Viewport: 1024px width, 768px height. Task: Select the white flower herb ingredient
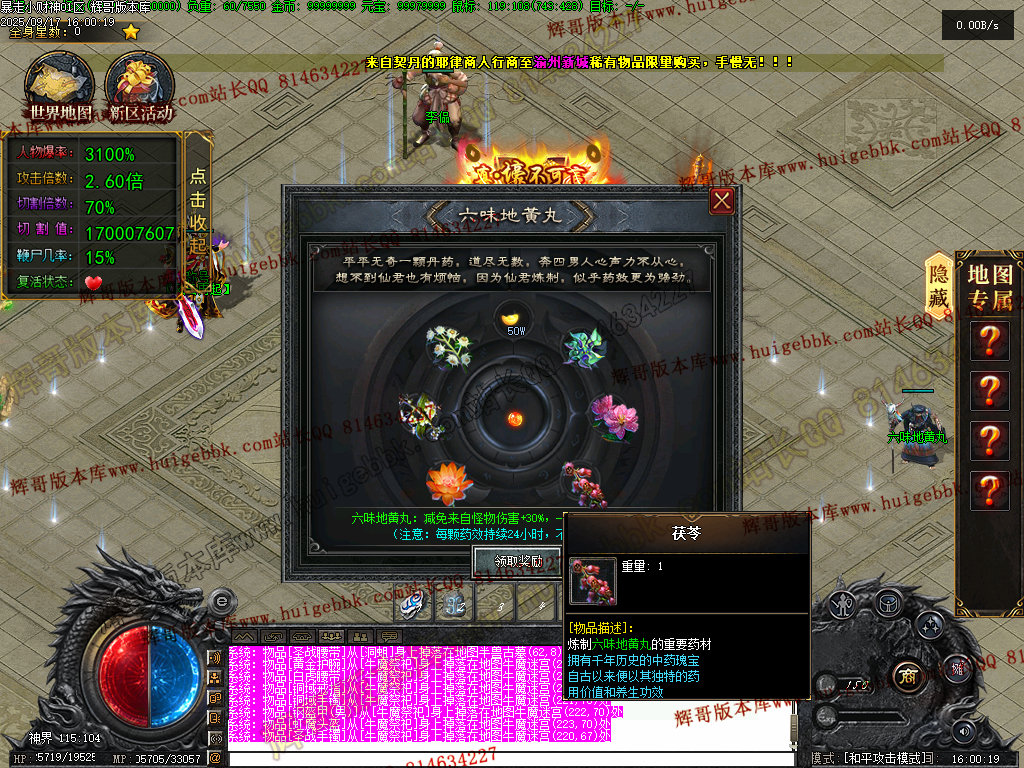coord(447,345)
